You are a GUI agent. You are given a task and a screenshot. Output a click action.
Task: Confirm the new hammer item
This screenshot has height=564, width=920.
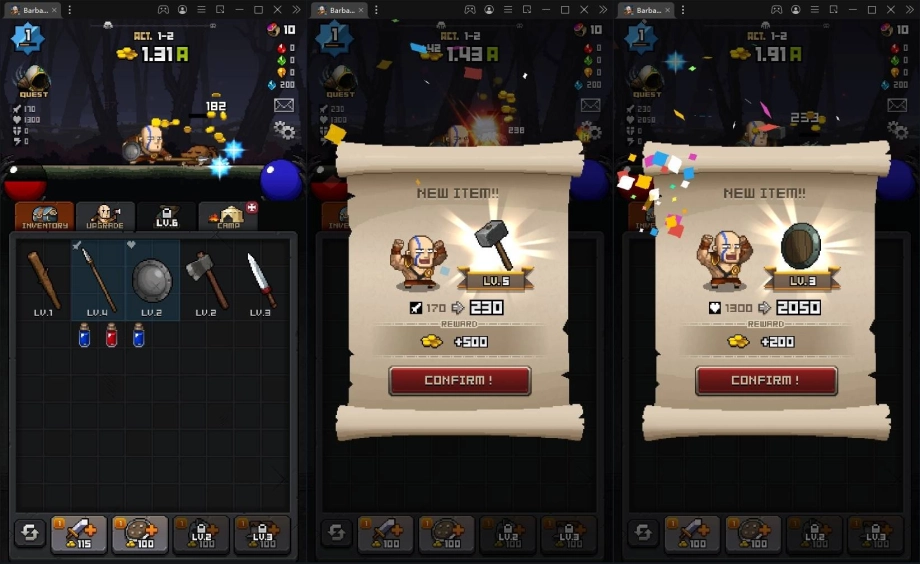click(459, 381)
